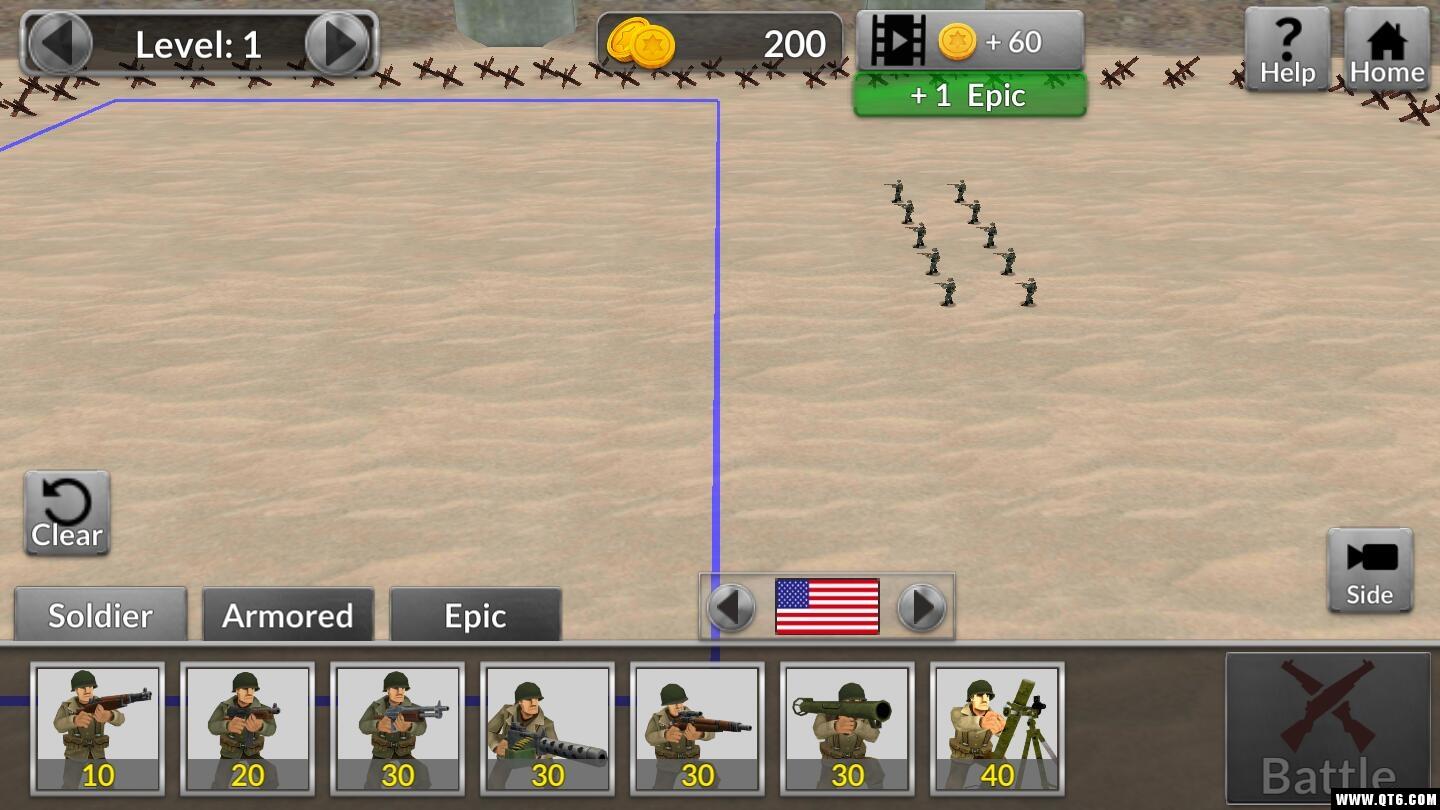The width and height of the screenshot is (1440, 810).
Task: Select the 10-coin rifleman unit
Action: [x=98, y=728]
